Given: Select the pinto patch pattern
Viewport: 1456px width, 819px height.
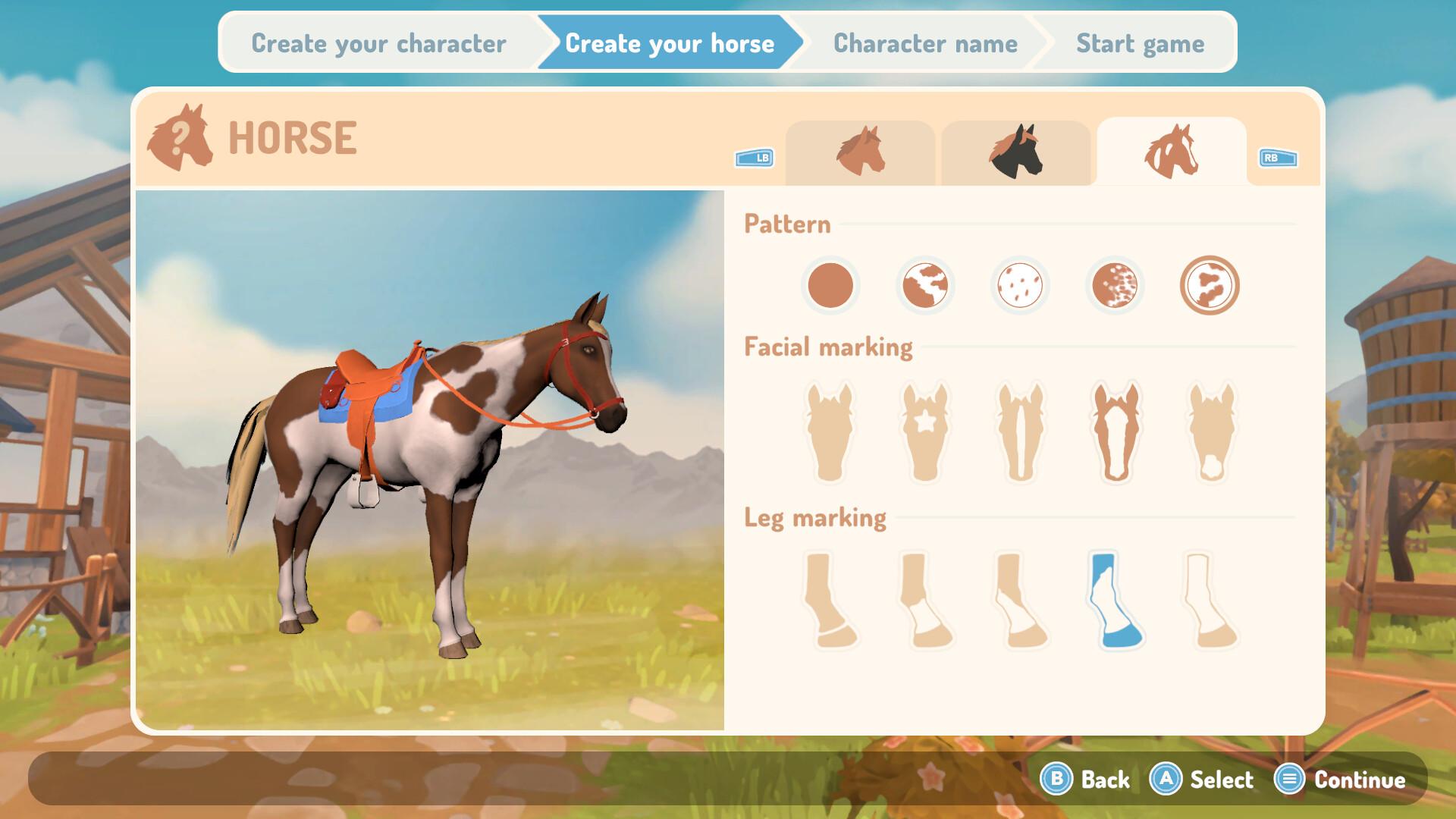Looking at the screenshot, I should coord(925,286).
